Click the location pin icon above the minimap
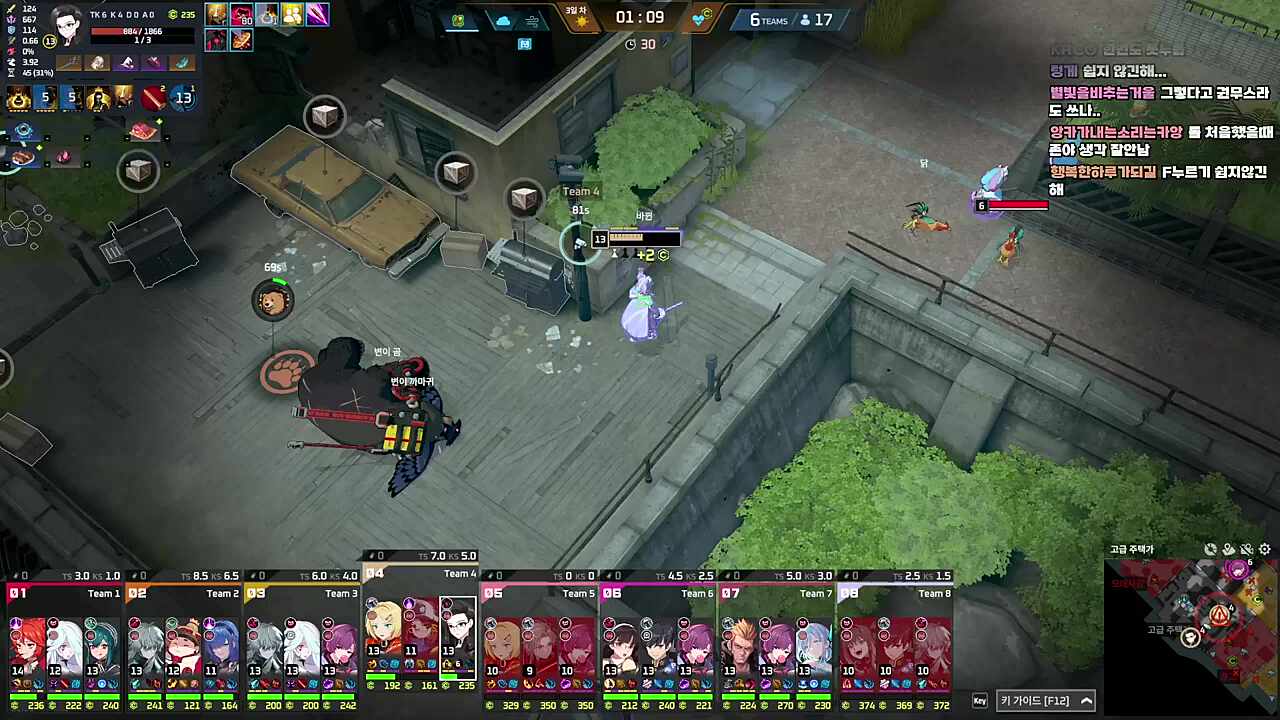Screen dimensions: 1280x720 coord(1228,549)
